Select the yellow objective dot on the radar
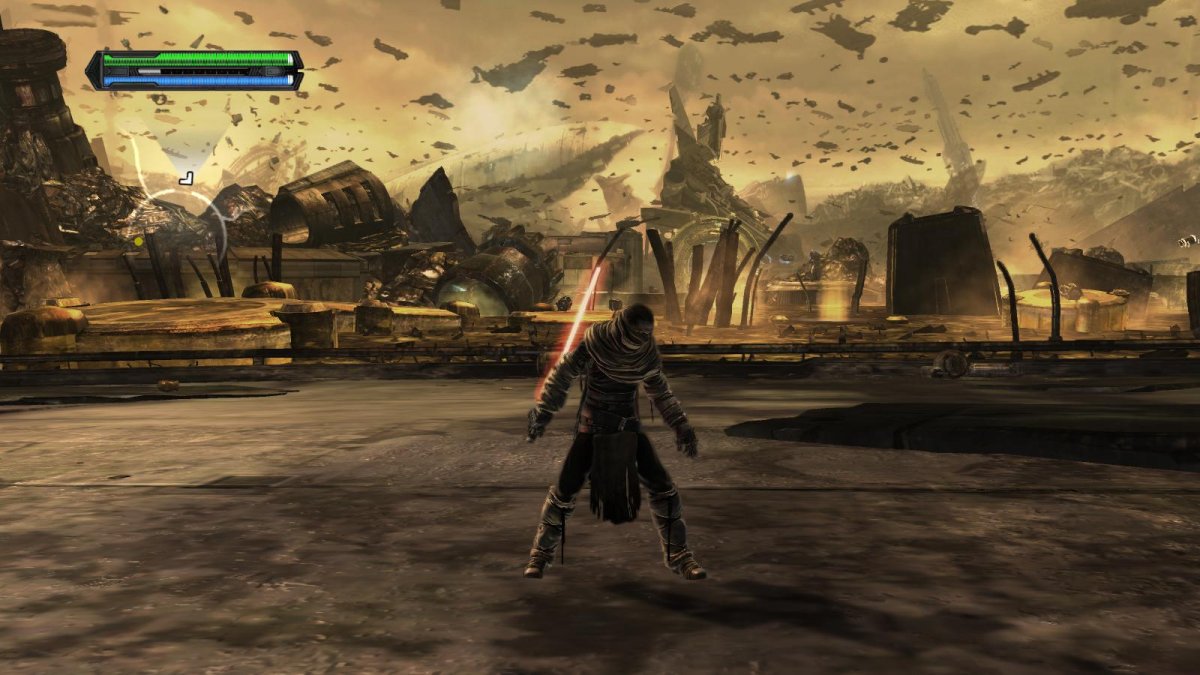1200x675 pixels. (138, 241)
